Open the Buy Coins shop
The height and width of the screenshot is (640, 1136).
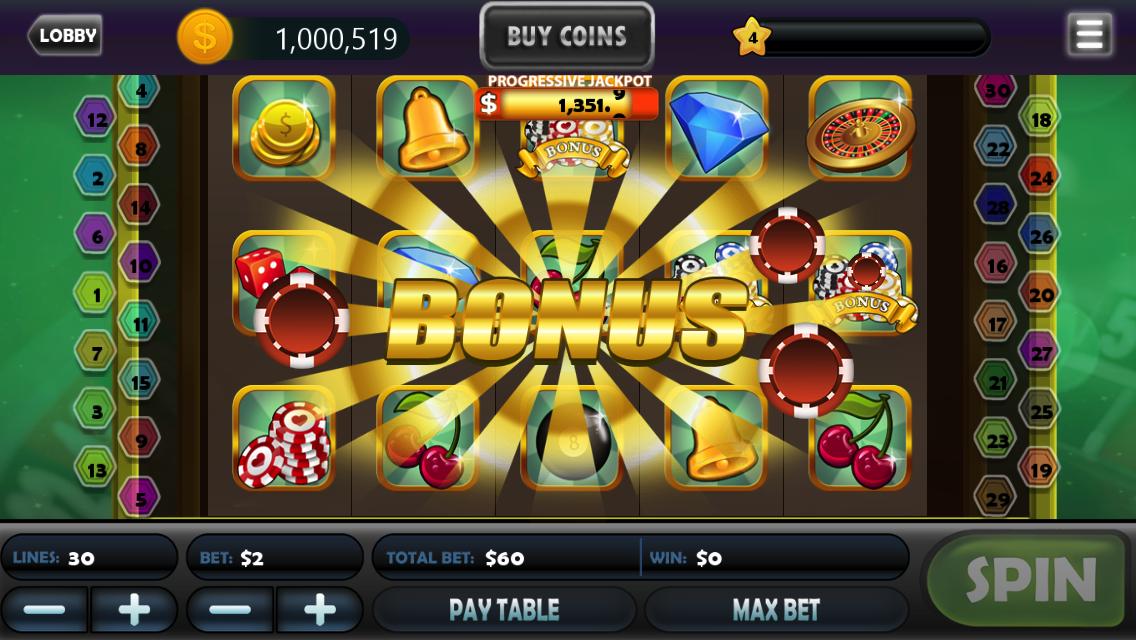point(567,37)
